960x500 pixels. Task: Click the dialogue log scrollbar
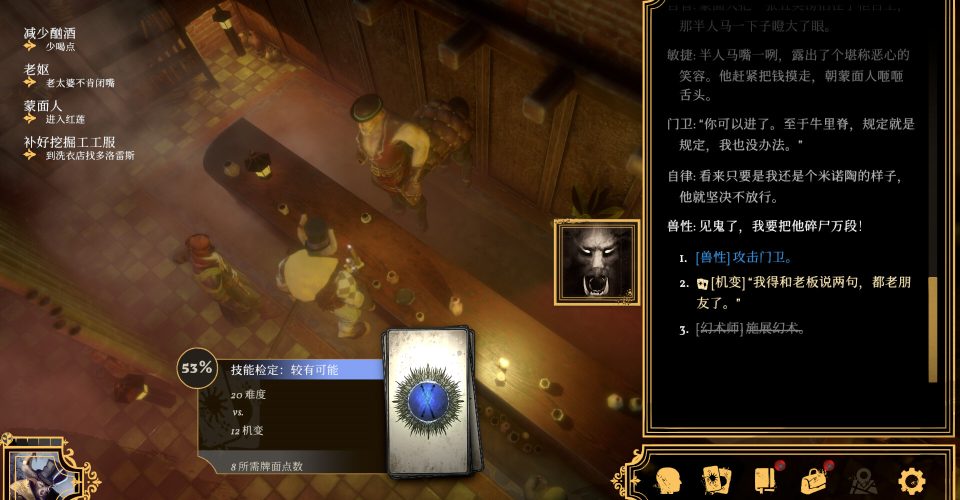pyautogui.click(x=933, y=328)
